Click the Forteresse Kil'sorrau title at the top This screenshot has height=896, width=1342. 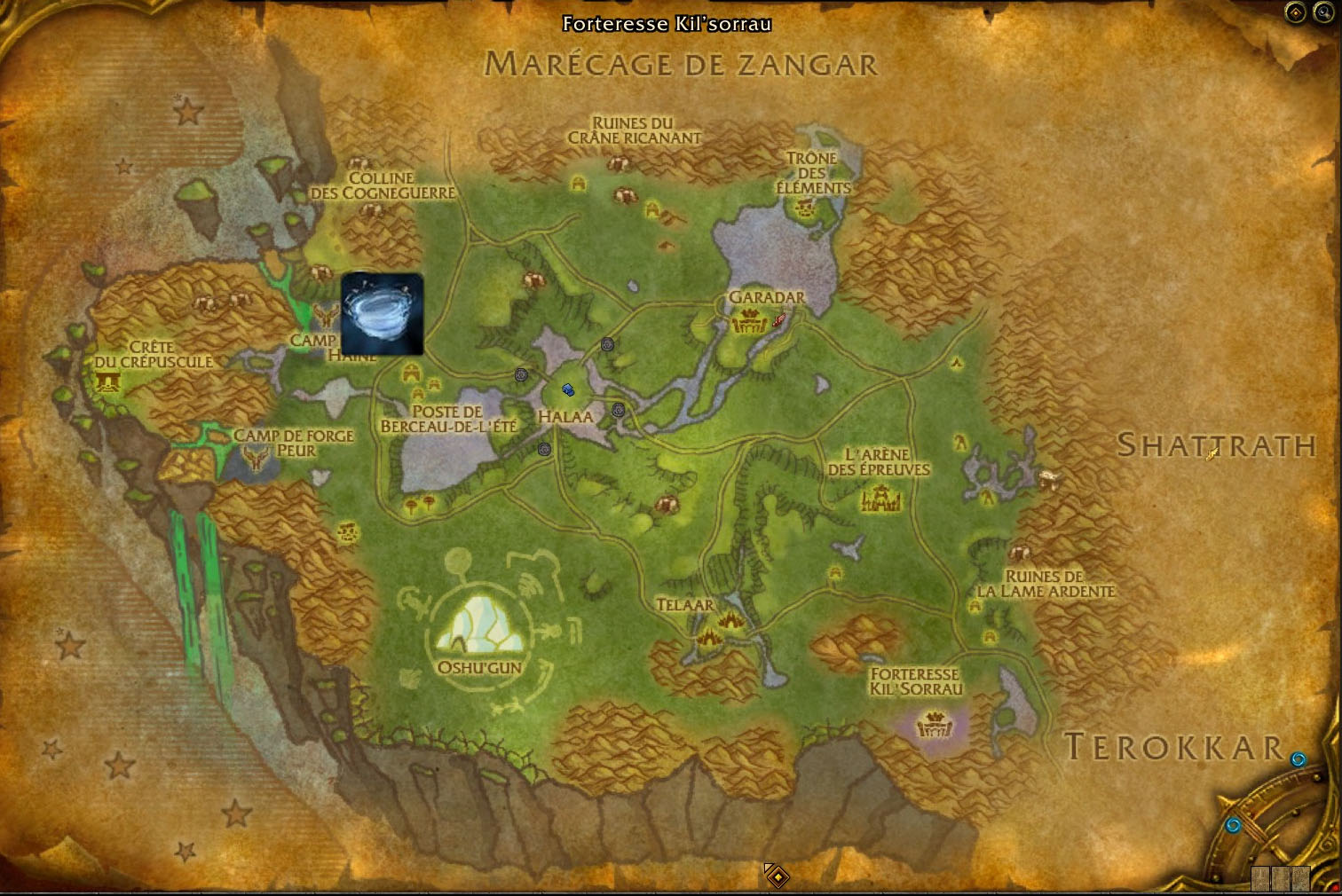coord(666,24)
